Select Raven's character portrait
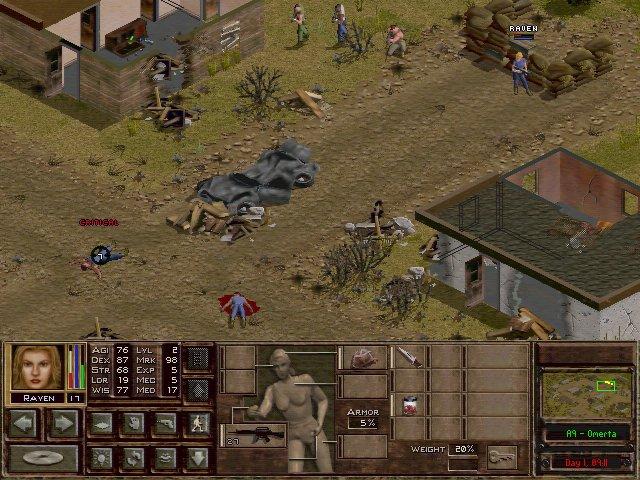Viewport: 640px width, 480px height. 36,367
